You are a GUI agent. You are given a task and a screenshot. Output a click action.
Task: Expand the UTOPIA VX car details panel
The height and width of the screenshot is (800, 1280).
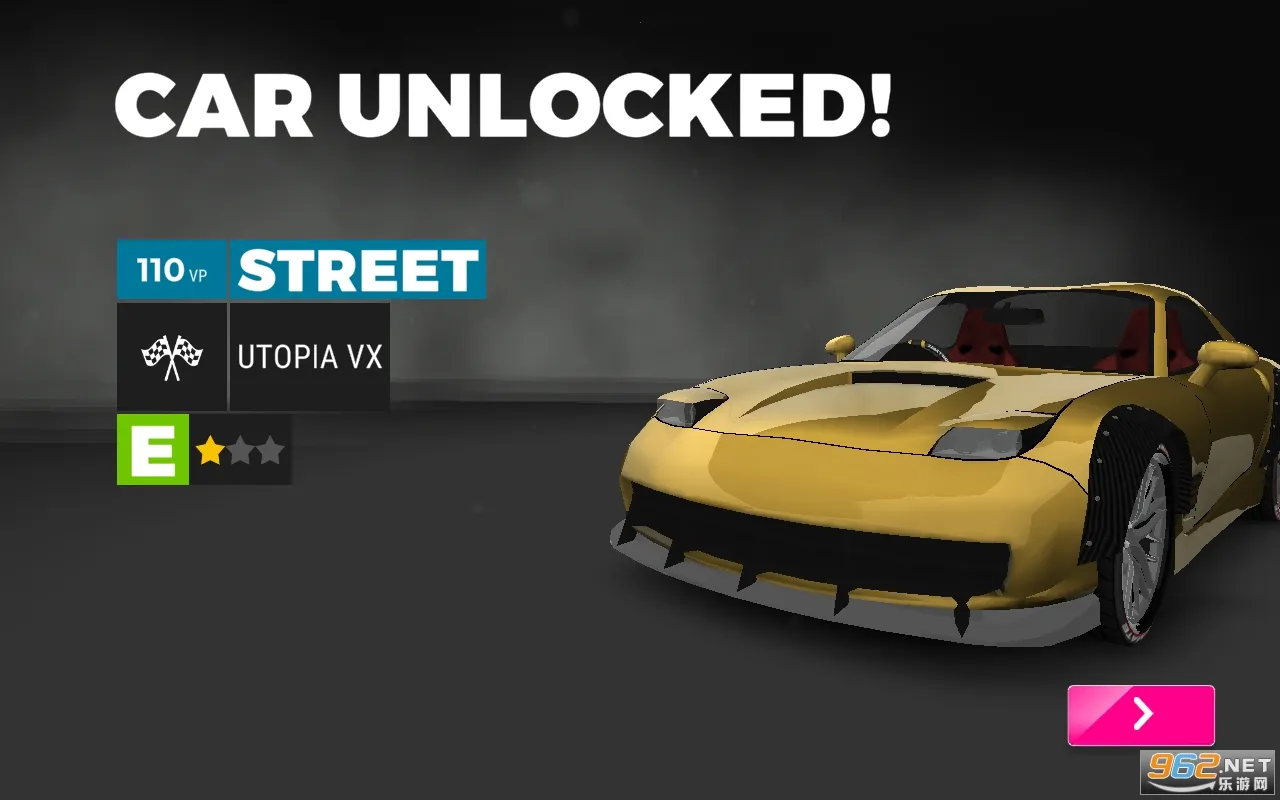point(310,356)
